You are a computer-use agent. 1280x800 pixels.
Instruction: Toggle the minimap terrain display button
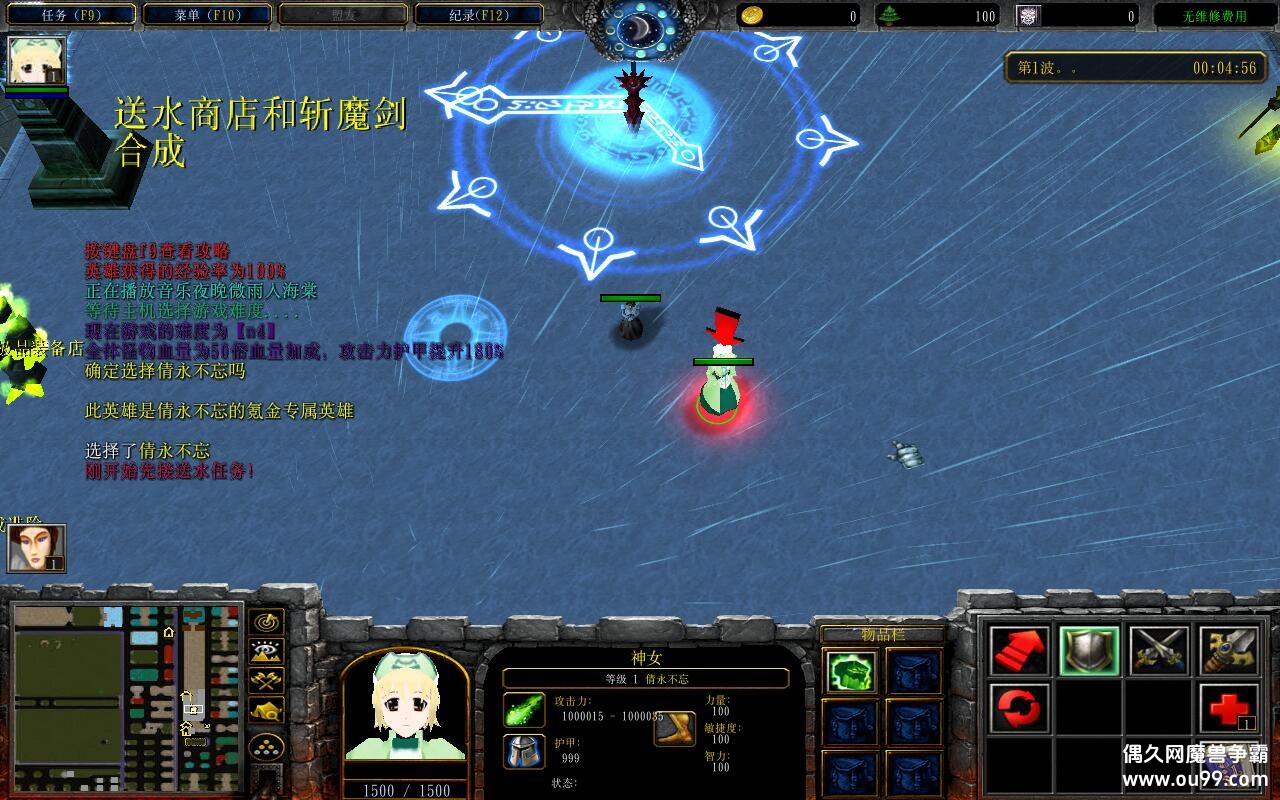[x=266, y=652]
